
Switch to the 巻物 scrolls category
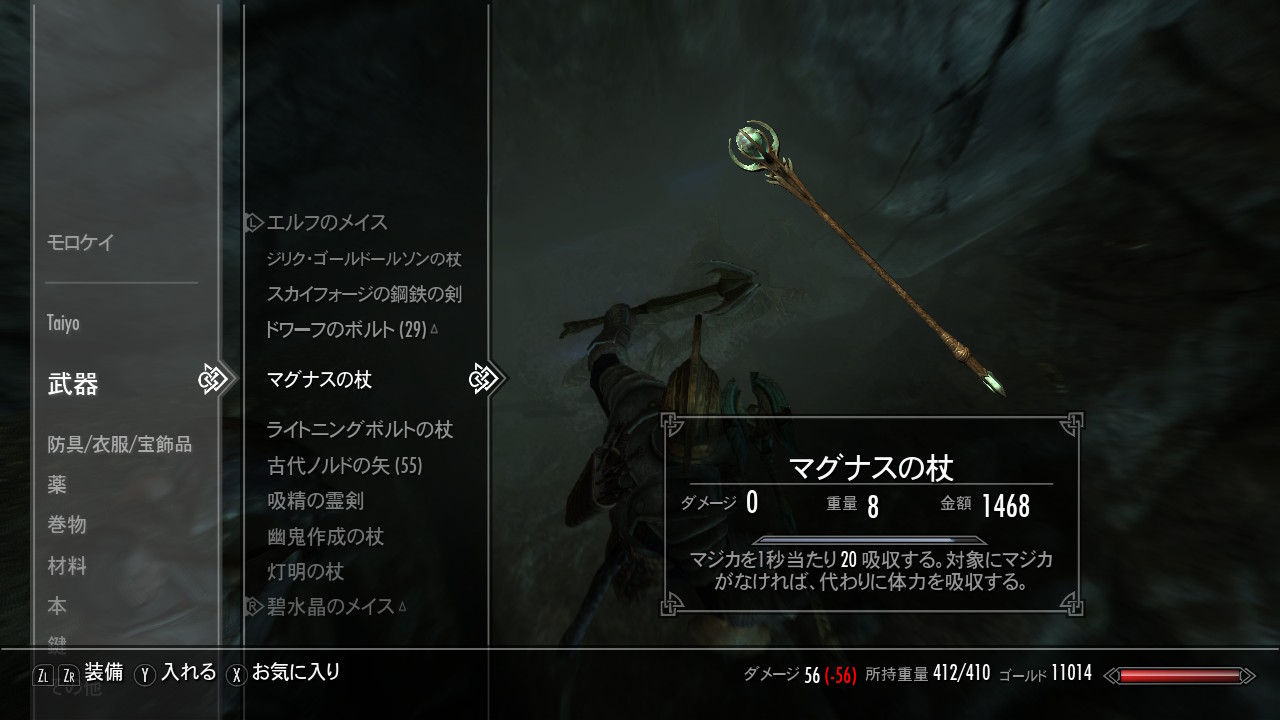(67, 525)
